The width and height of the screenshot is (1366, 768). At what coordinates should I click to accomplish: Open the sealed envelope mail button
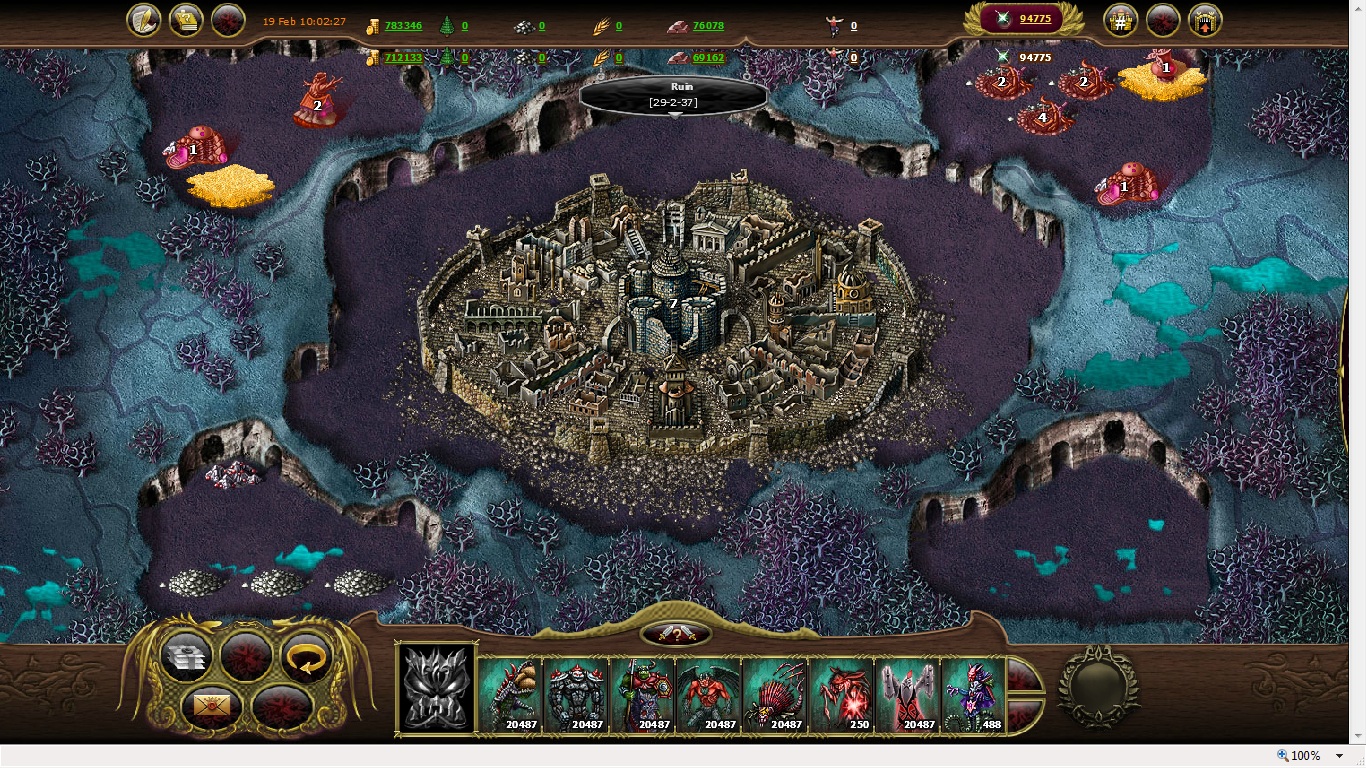tap(213, 706)
